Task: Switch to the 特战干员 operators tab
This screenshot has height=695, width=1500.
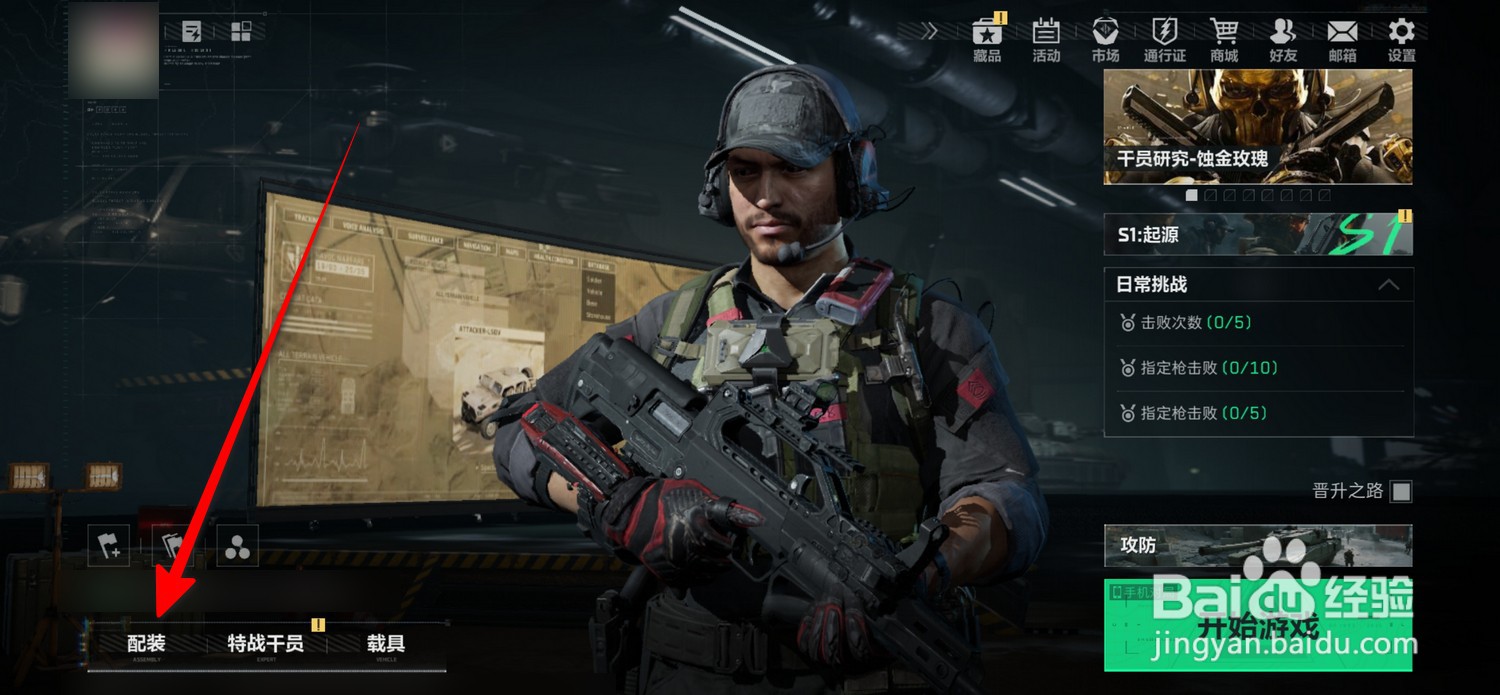Action: (265, 643)
